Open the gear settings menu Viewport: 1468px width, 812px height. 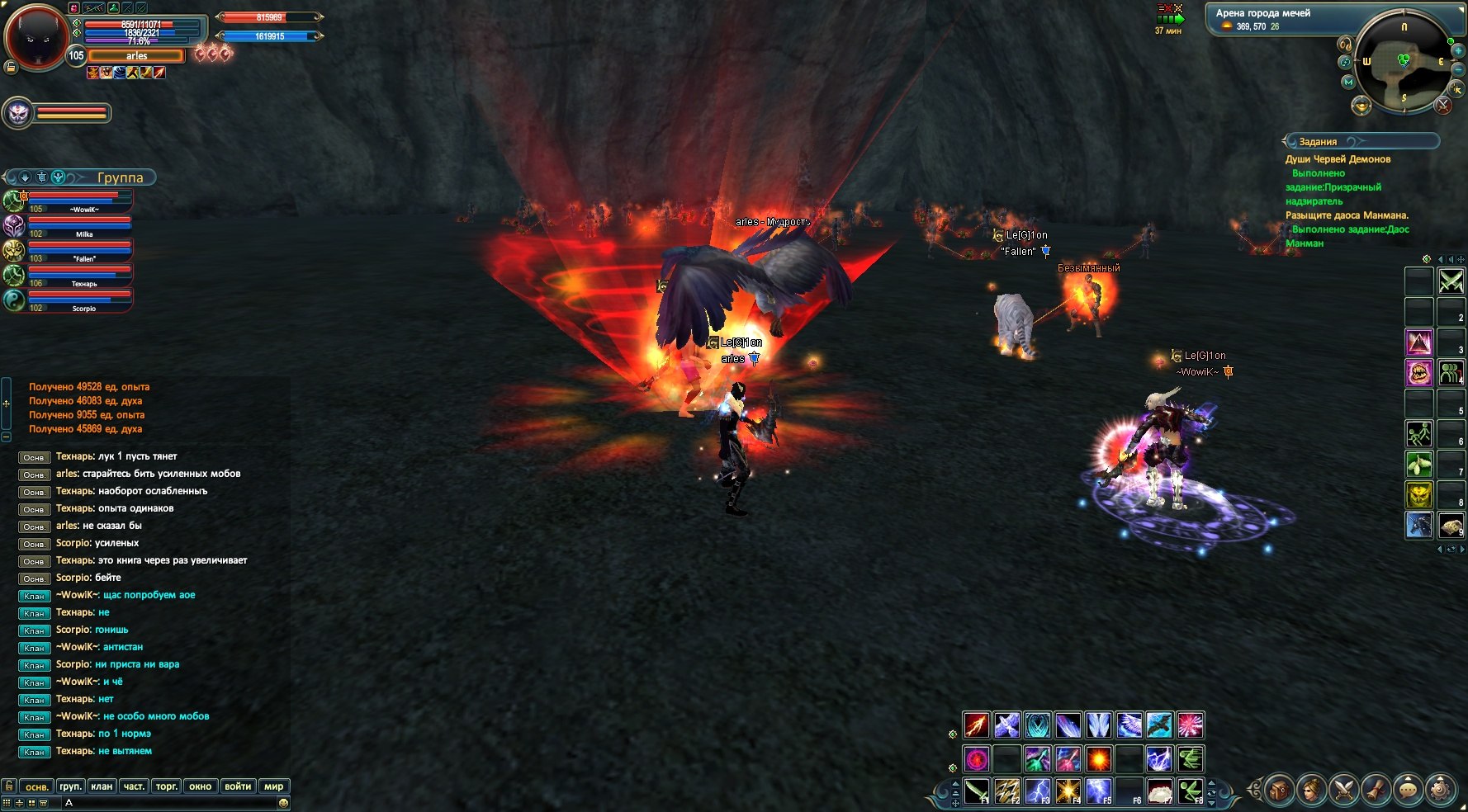[1441, 790]
